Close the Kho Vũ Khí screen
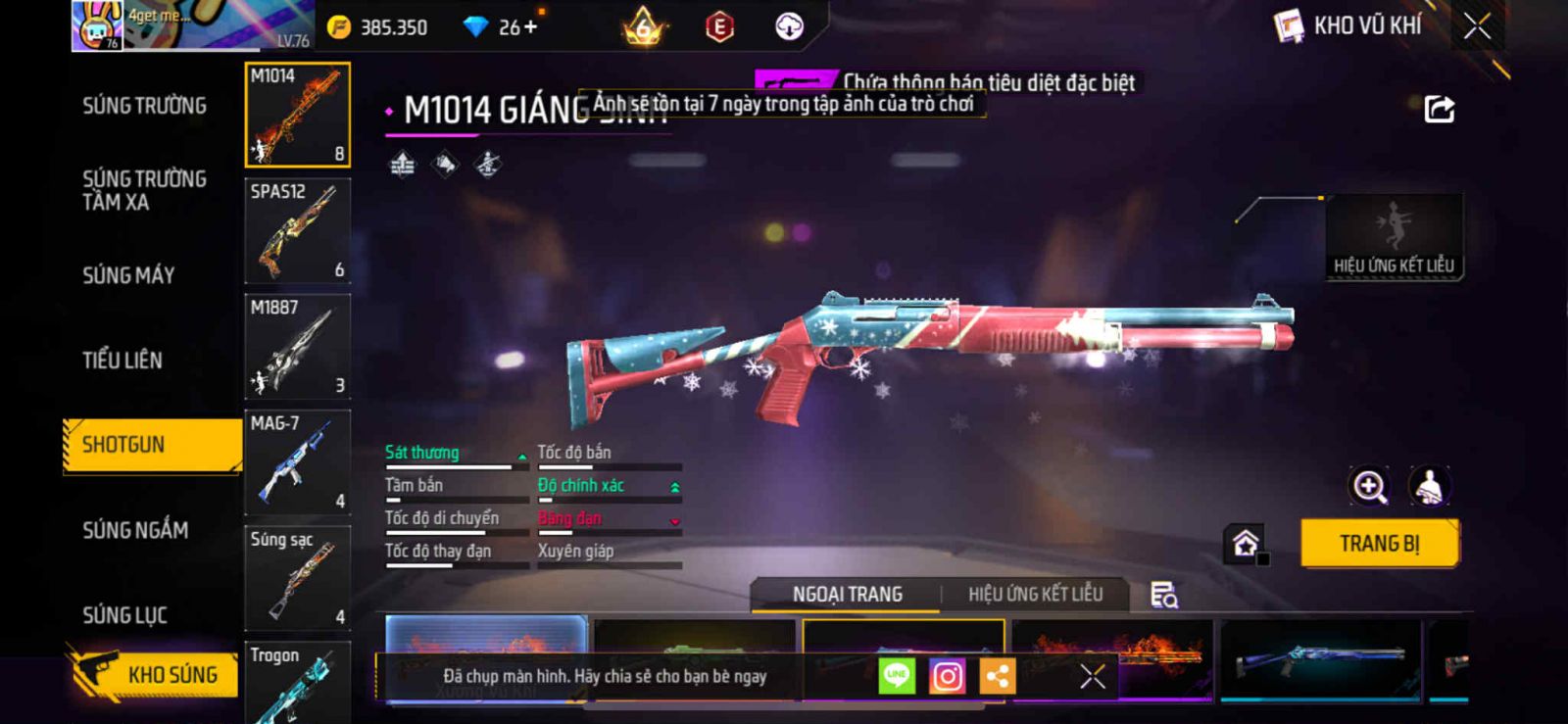The height and width of the screenshot is (724, 1568). click(x=1477, y=26)
